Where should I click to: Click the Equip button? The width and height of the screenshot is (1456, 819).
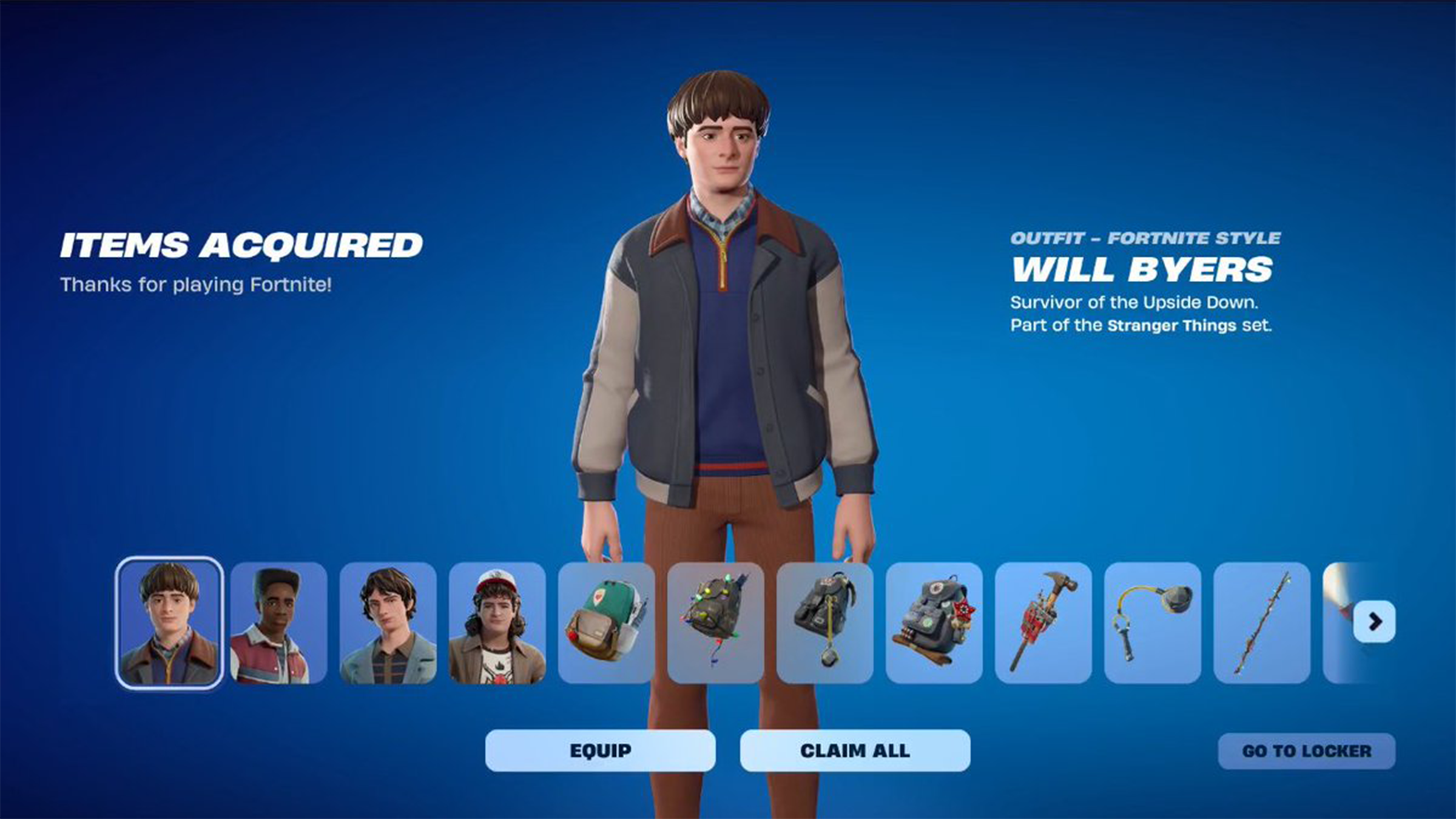click(600, 750)
